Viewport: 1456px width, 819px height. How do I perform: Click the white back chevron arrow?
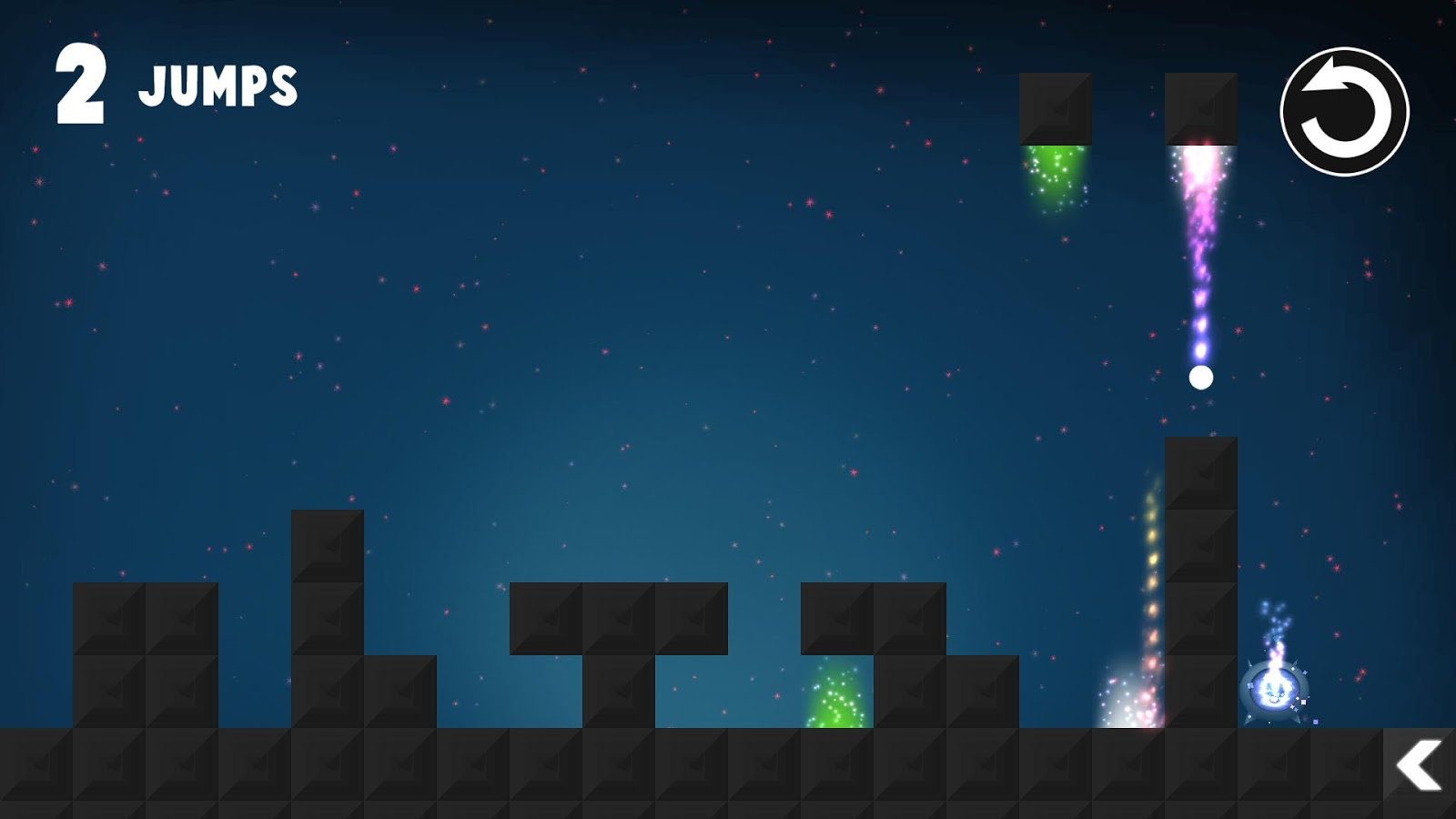click(1419, 764)
